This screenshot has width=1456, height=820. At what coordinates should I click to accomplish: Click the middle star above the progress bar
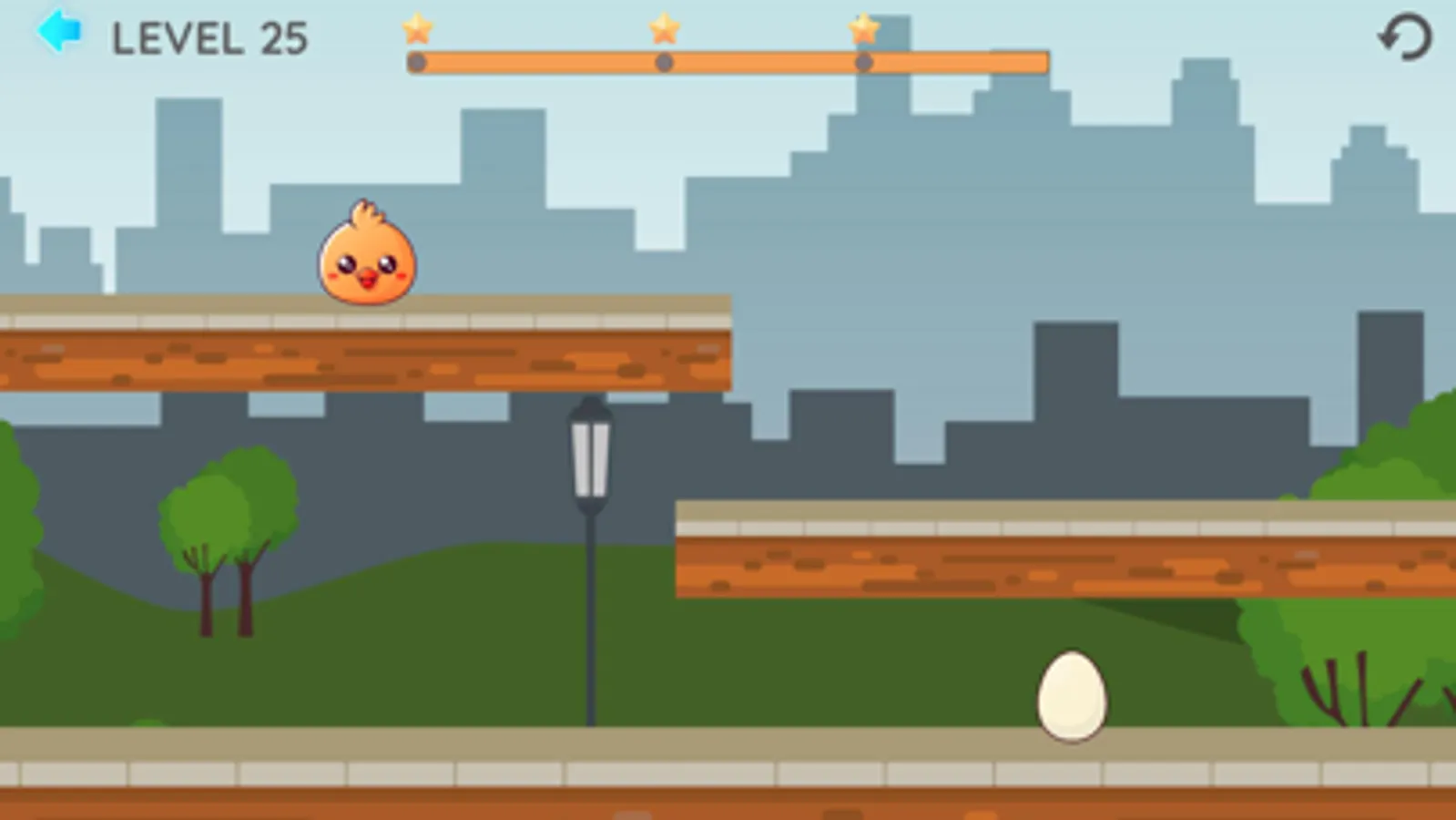[x=664, y=30]
